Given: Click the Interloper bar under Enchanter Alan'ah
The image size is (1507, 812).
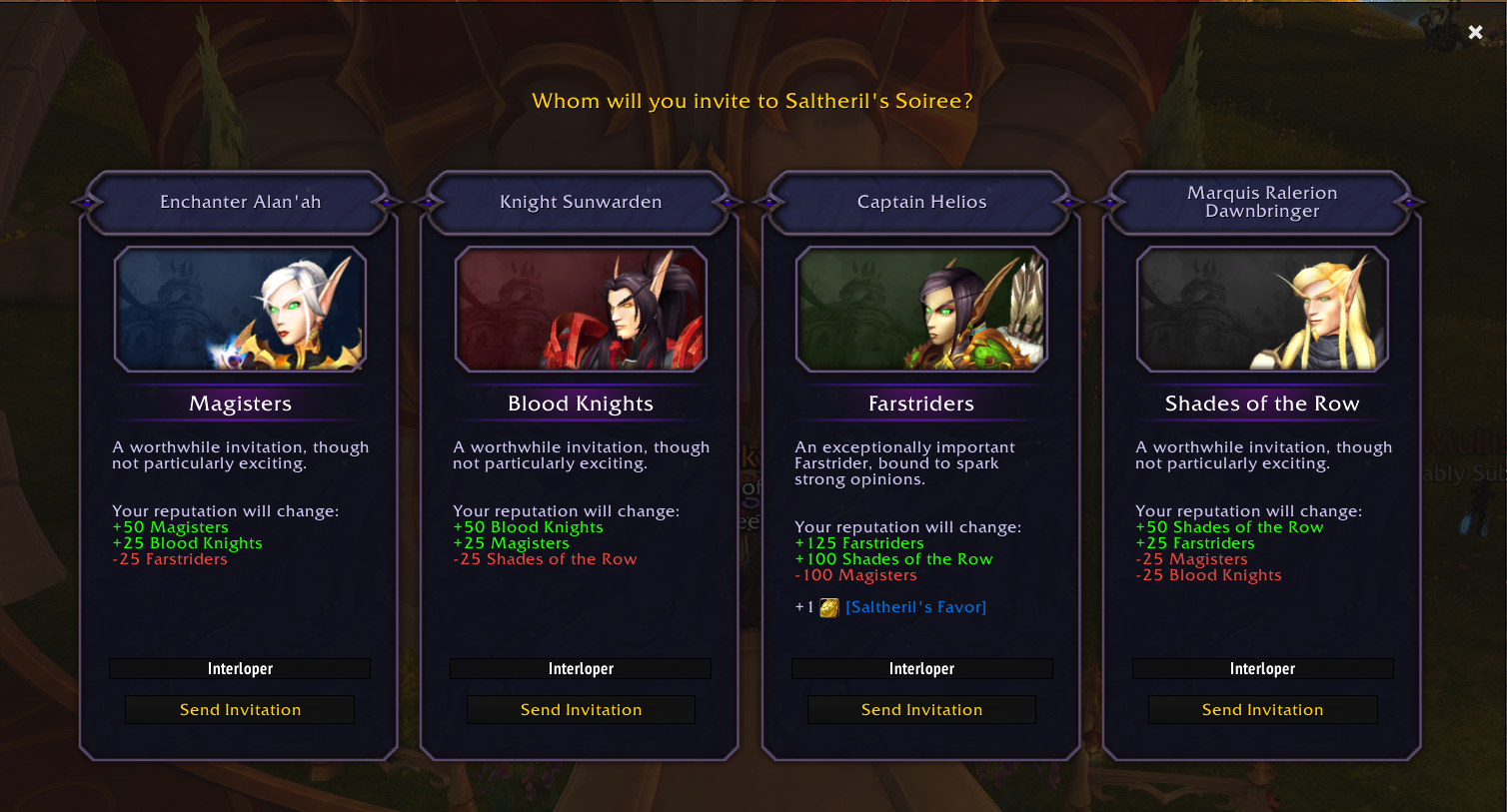Looking at the screenshot, I should point(240,668).
